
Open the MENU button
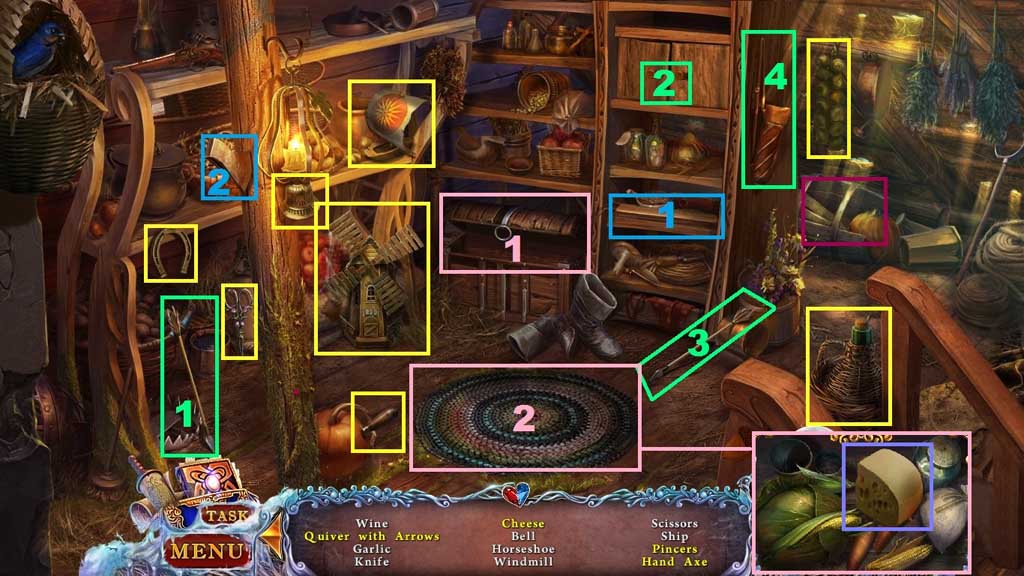204,549
